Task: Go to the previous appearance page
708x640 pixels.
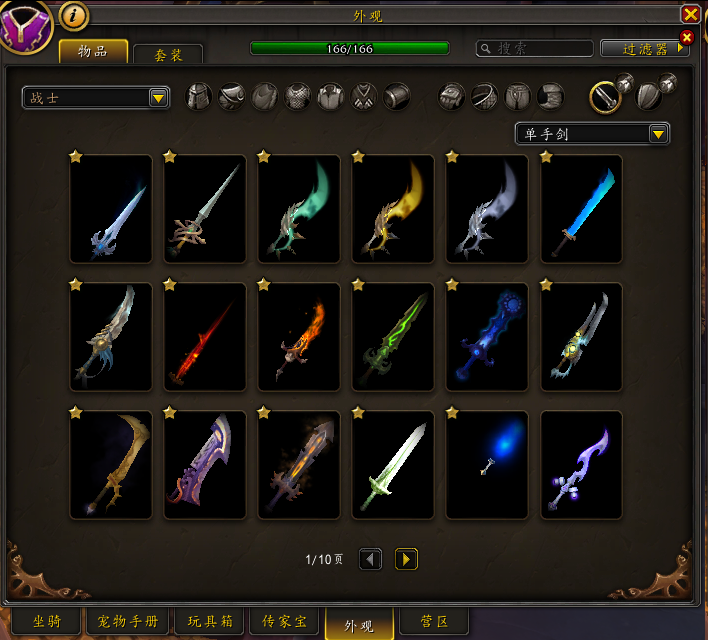Action: point(370,559)
